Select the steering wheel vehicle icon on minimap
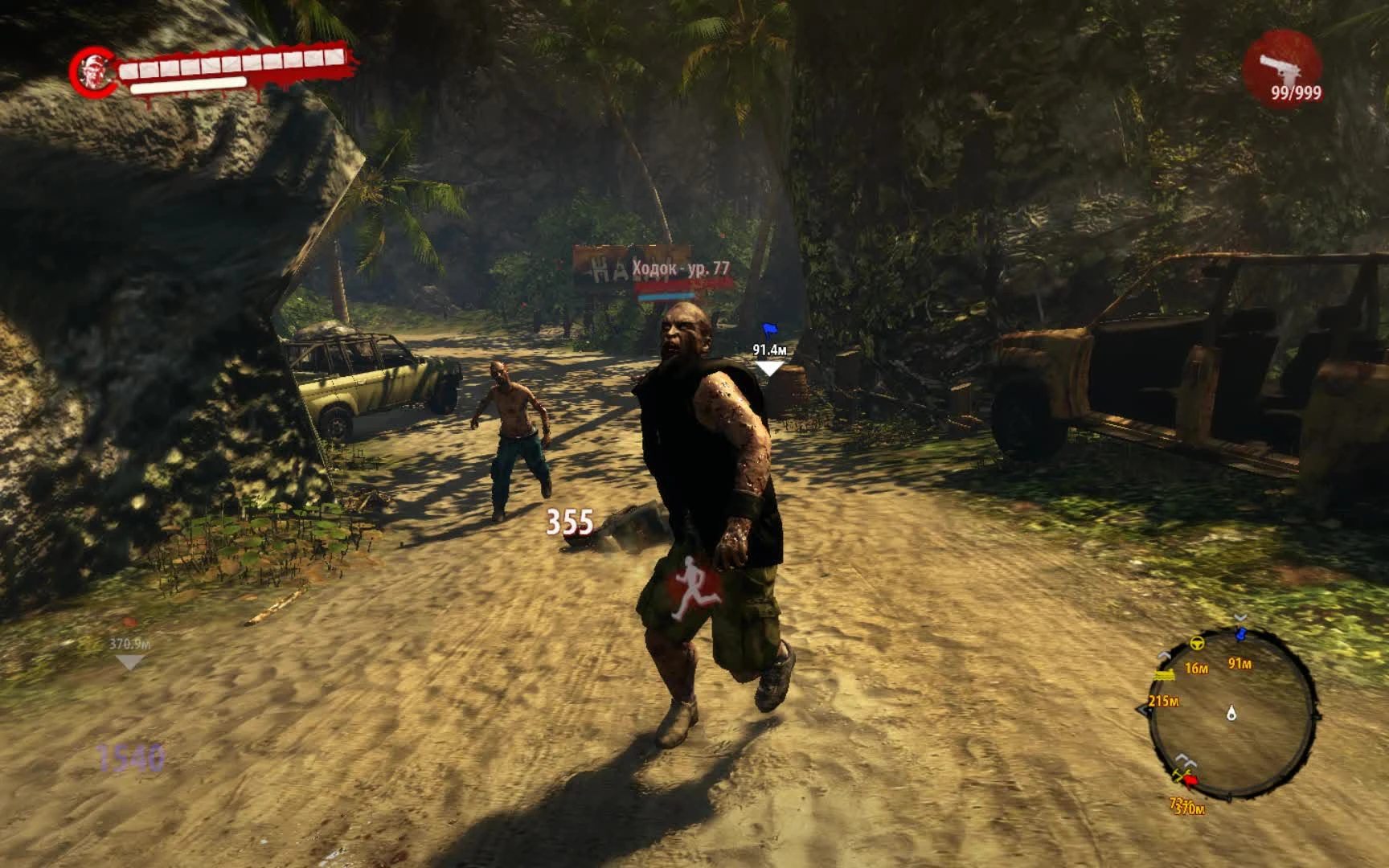The image size is (1389, 868). coord(1198,644)
